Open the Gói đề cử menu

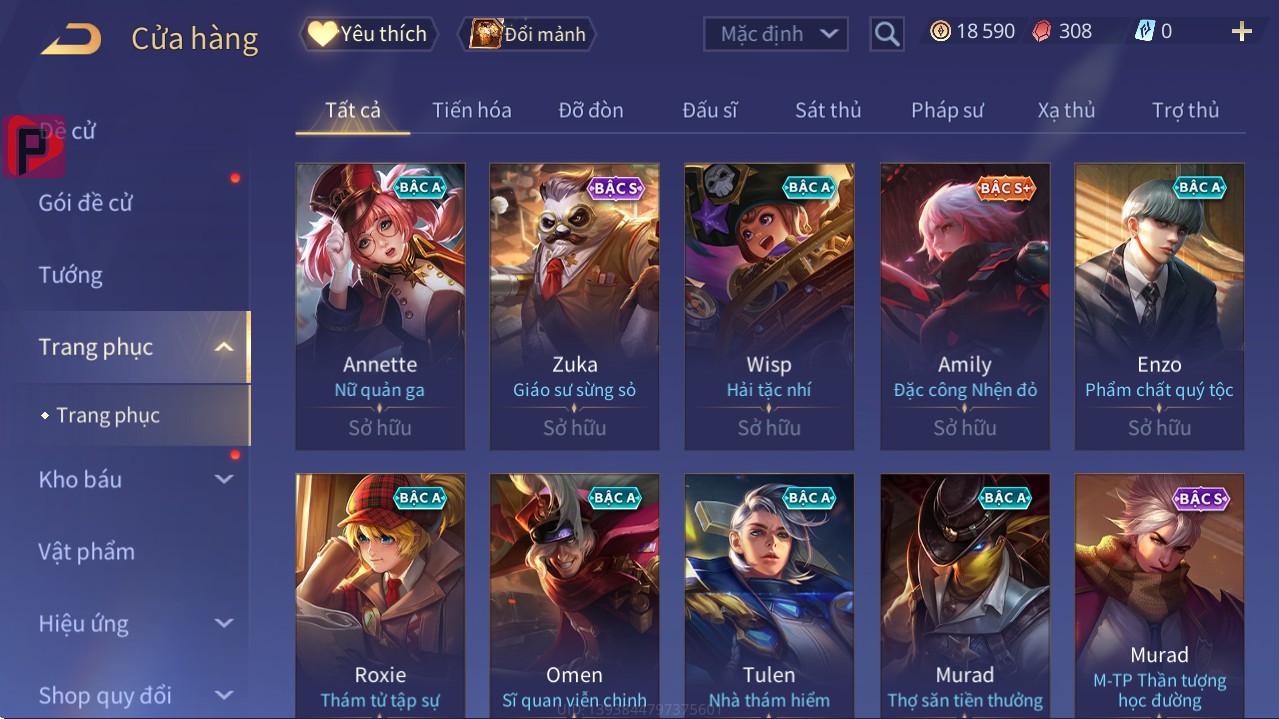point(86,203)
